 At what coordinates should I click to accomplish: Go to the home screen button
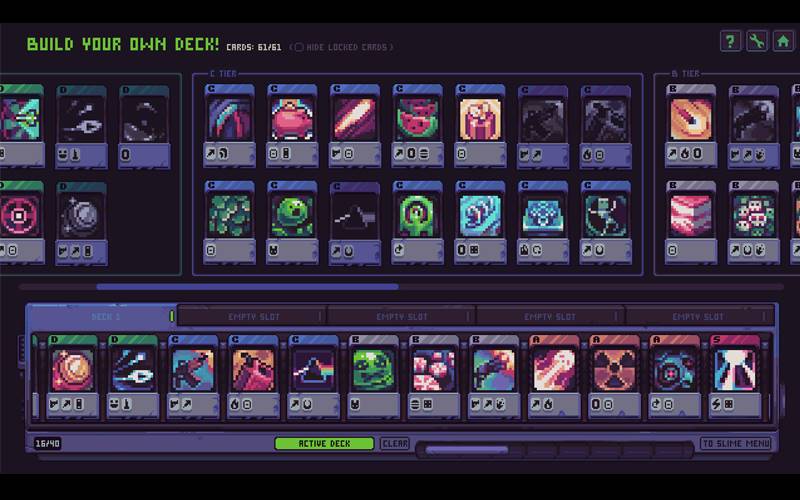click(x=784, y=41)
